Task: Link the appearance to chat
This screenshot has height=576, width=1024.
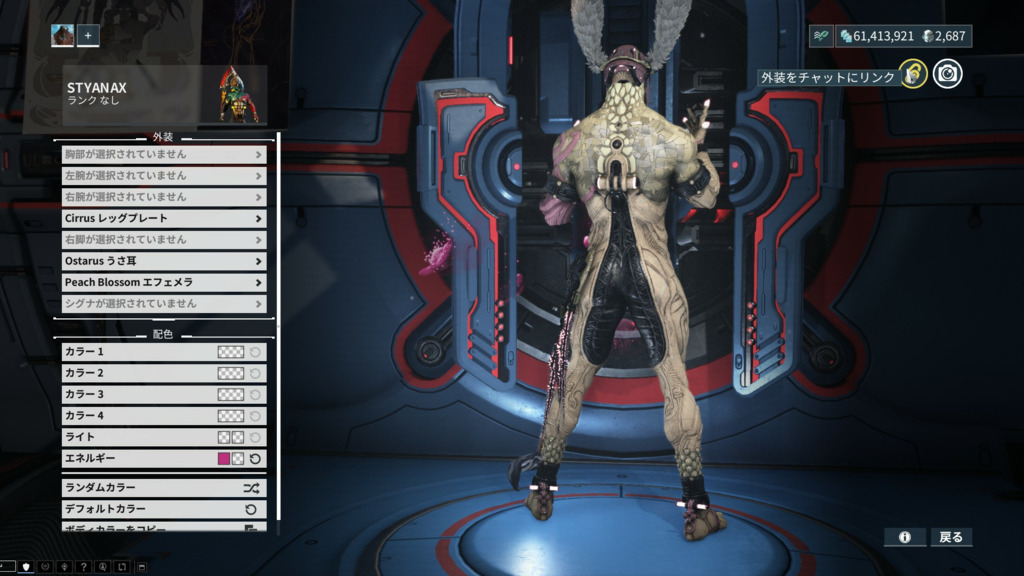Action: (x=911, y=74)
